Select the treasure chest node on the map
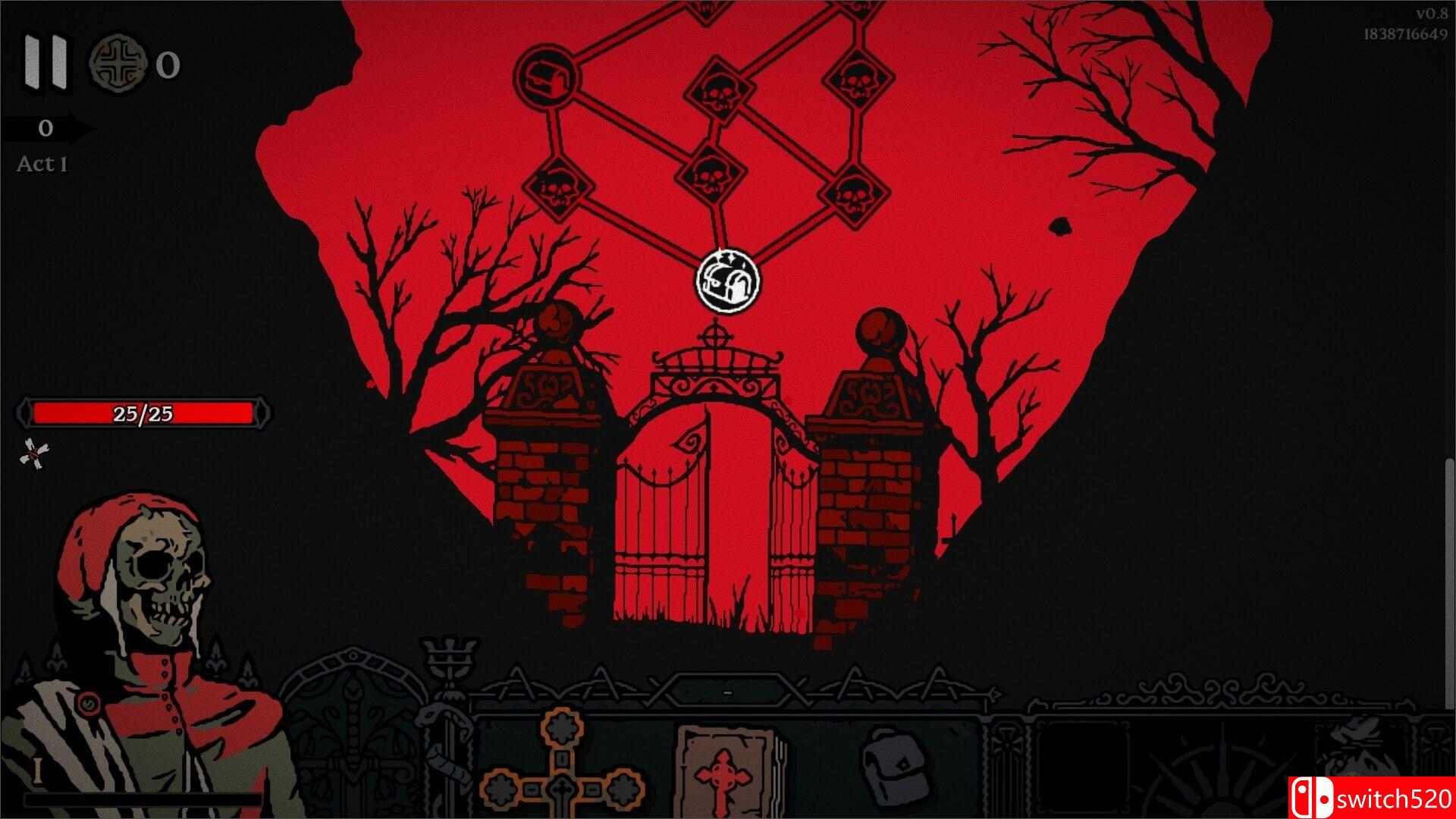The image size is (1456, 819). (545, 78)
